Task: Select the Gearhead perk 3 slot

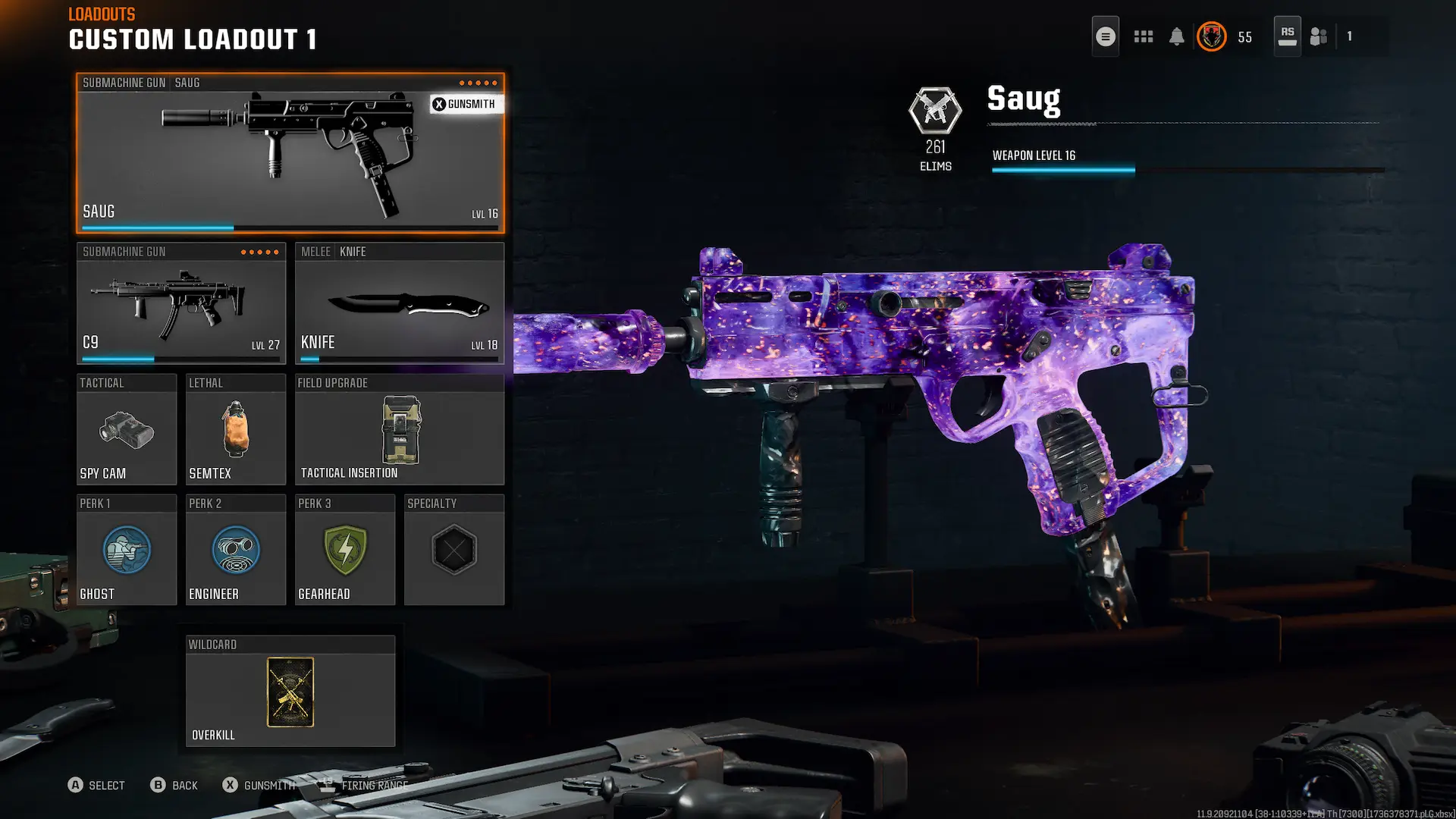Action: point(344,551)
